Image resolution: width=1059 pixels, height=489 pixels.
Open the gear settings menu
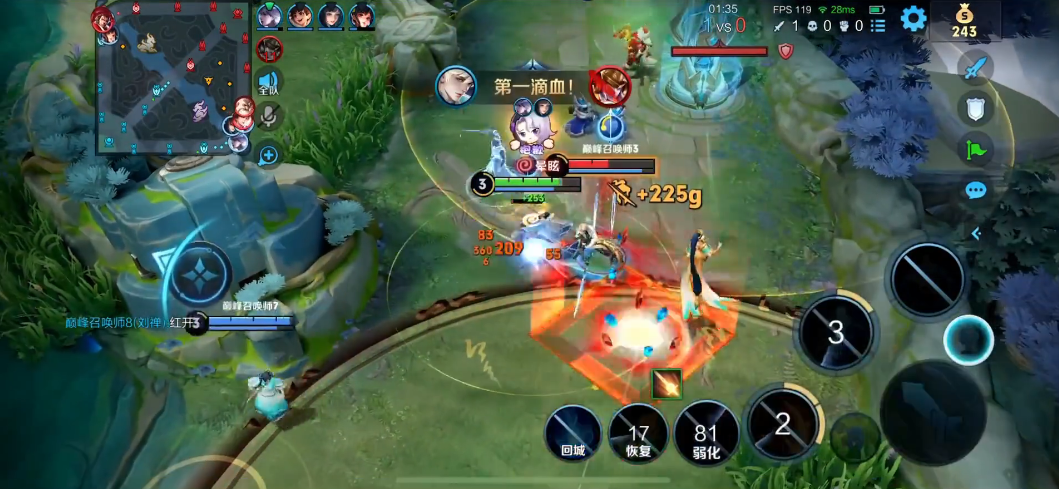click(x=913, y=18)
